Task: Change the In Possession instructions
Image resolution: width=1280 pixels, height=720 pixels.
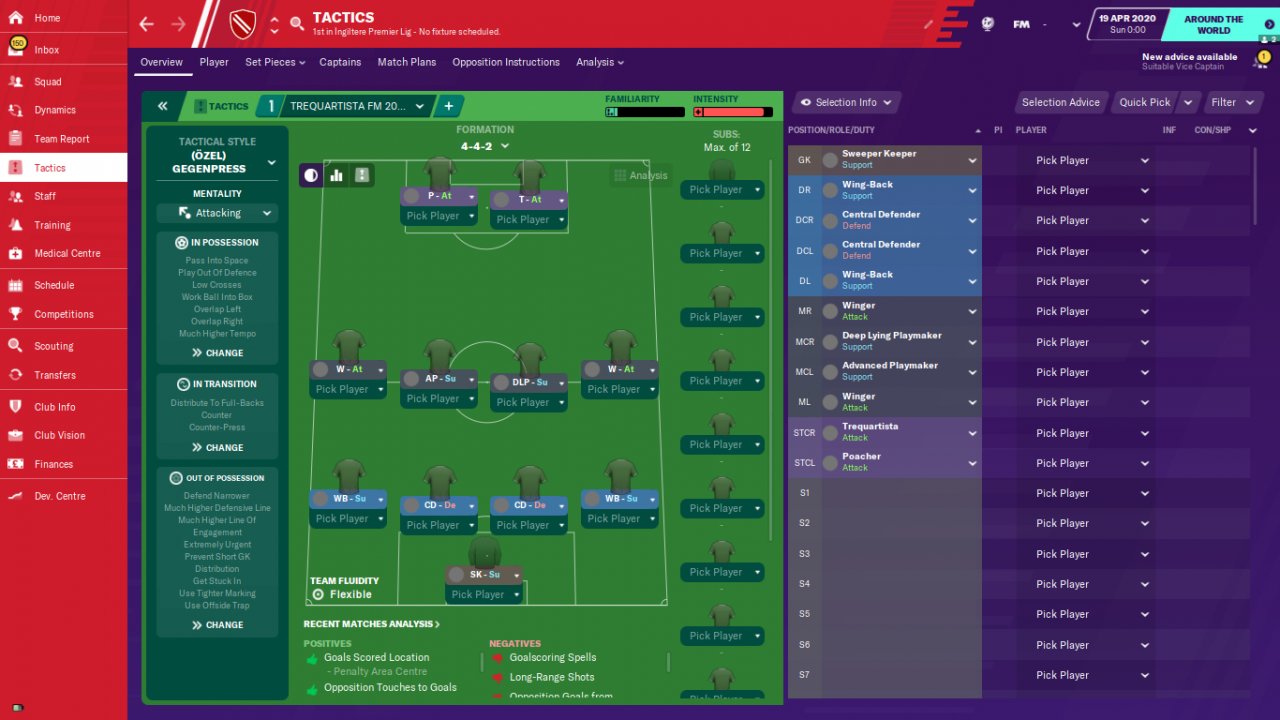Action: (217, 353)
